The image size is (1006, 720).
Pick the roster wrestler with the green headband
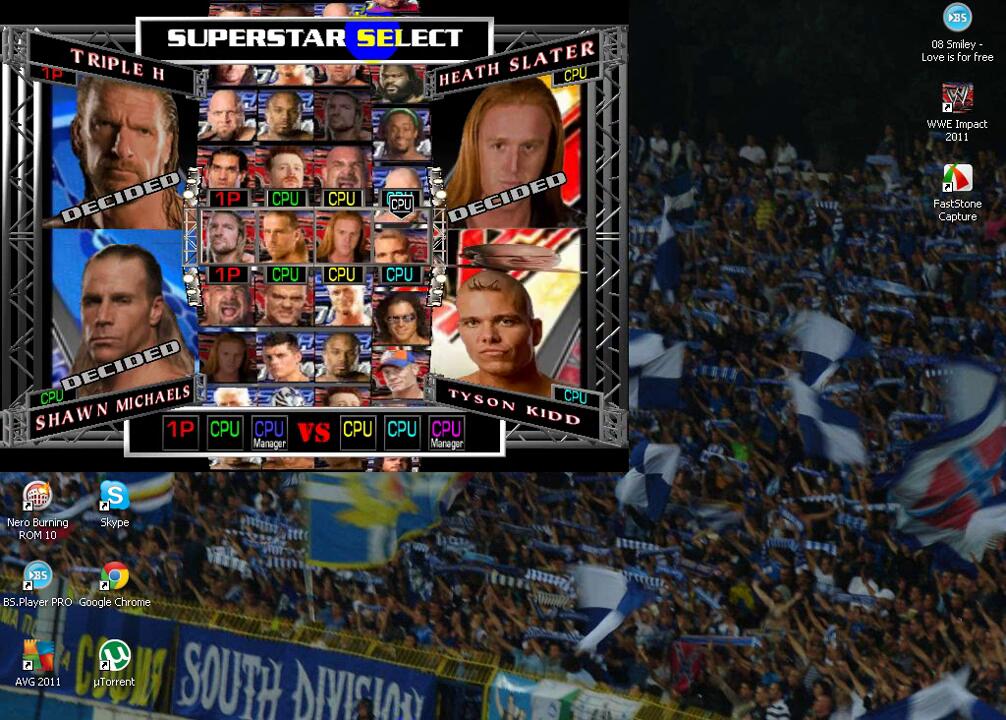(401, 131)
